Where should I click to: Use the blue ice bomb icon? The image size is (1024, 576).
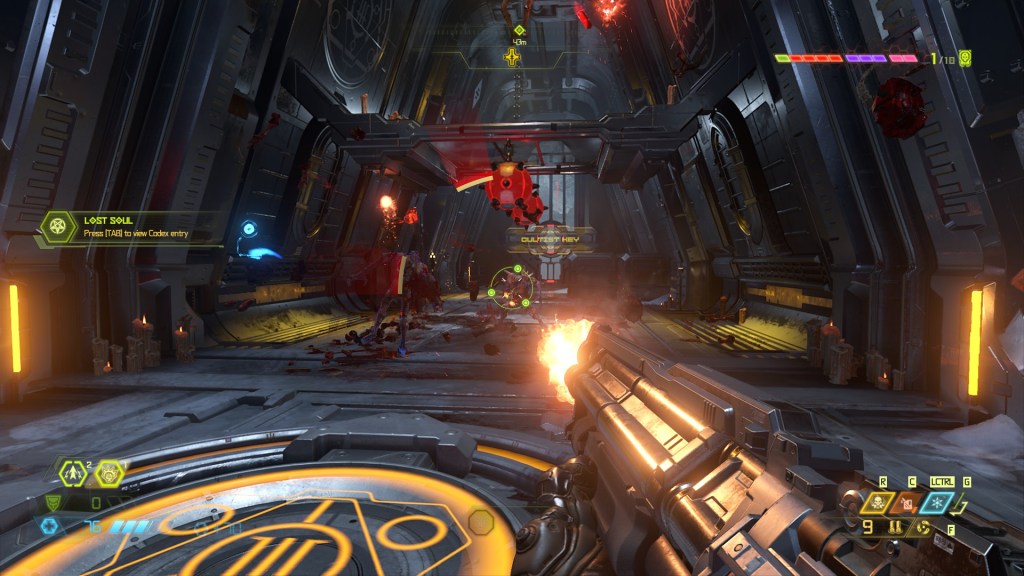click(938, 501)
